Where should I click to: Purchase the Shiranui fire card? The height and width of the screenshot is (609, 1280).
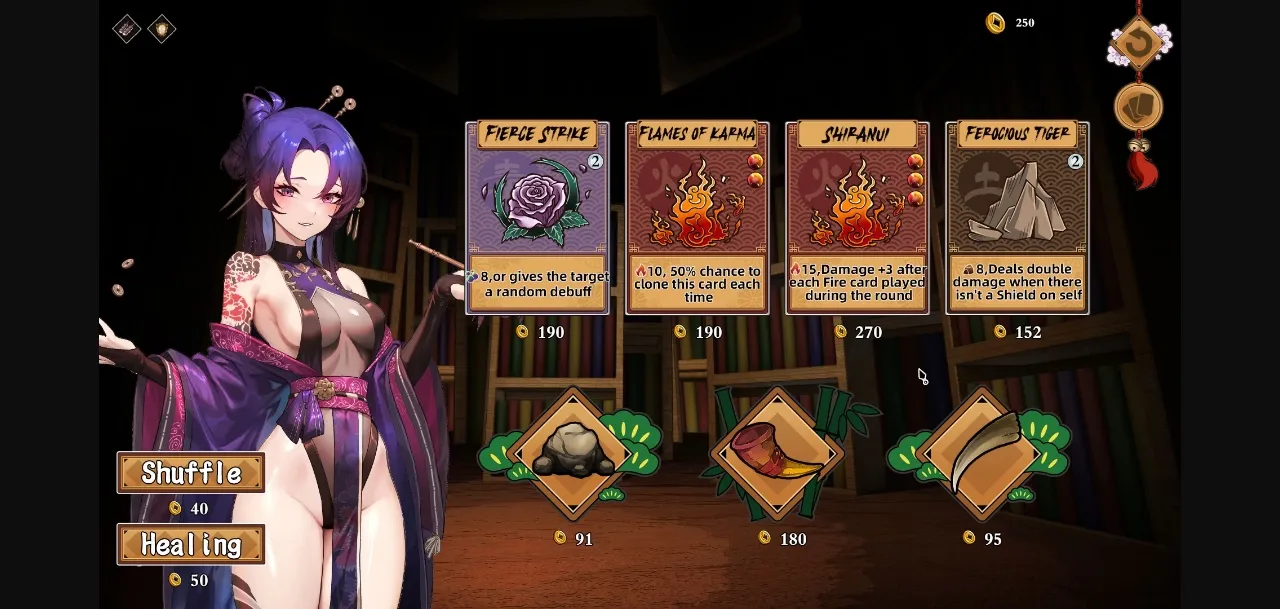(x=857, y=218)
